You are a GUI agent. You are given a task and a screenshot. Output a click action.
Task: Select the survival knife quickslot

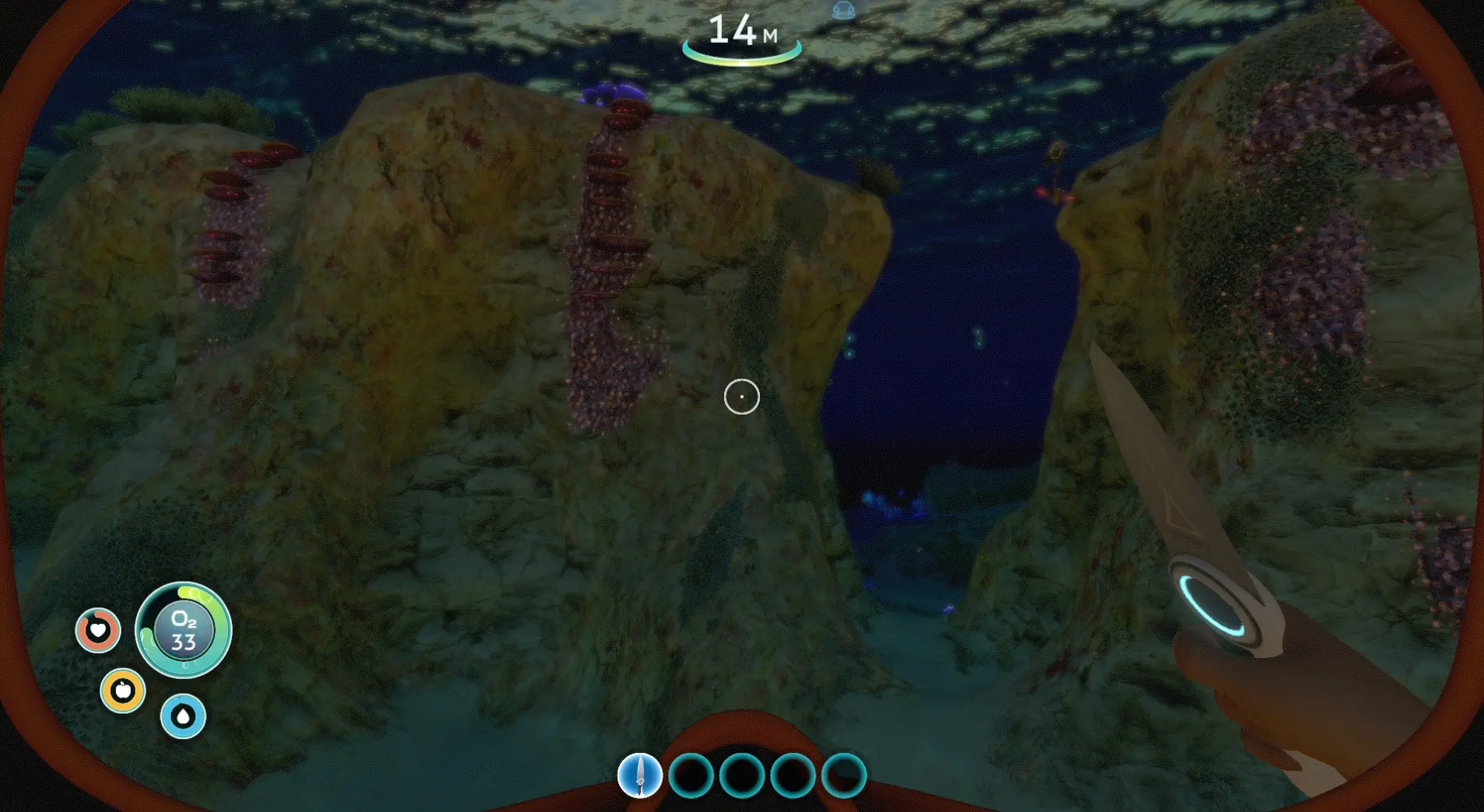639,775
